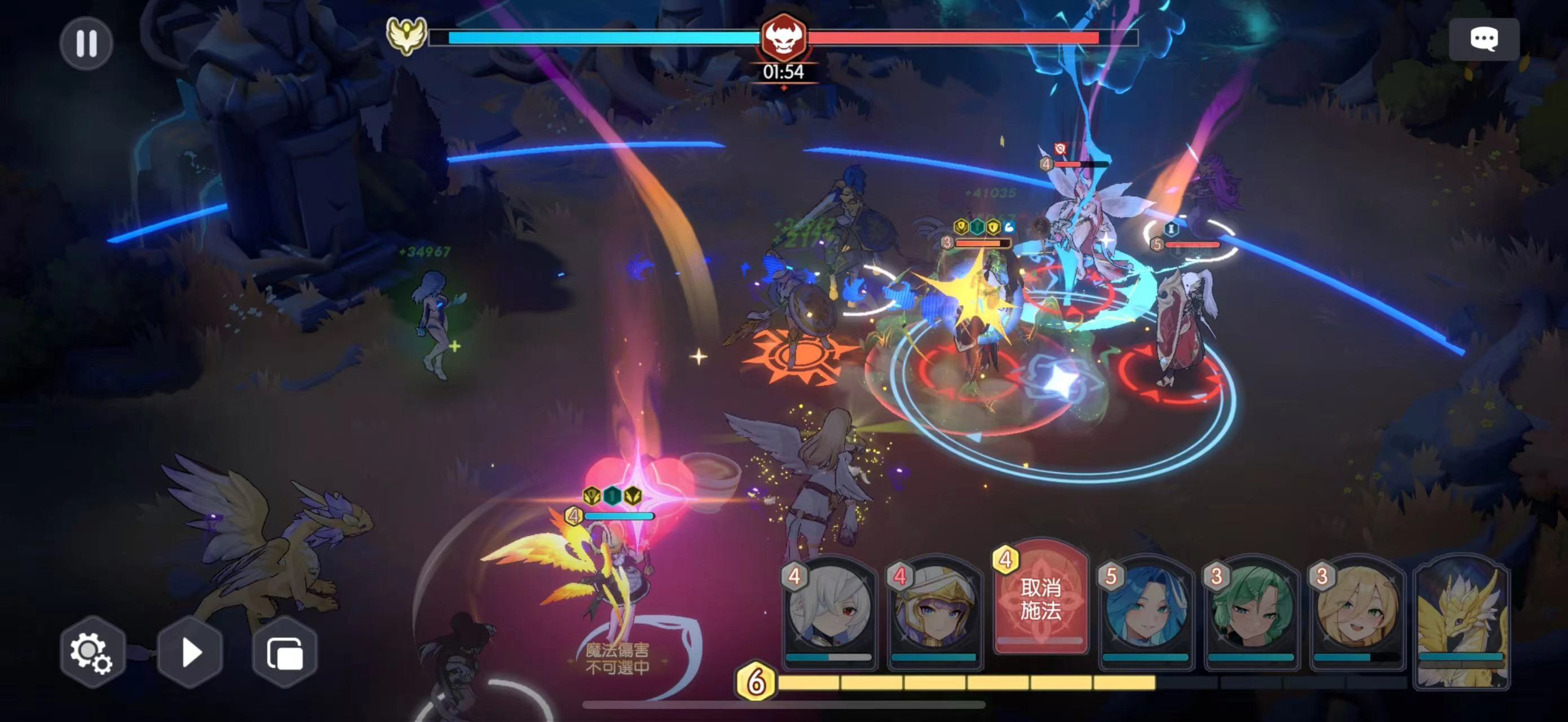Open the gear settings button
1568x722 pixels.
(92, 653)
